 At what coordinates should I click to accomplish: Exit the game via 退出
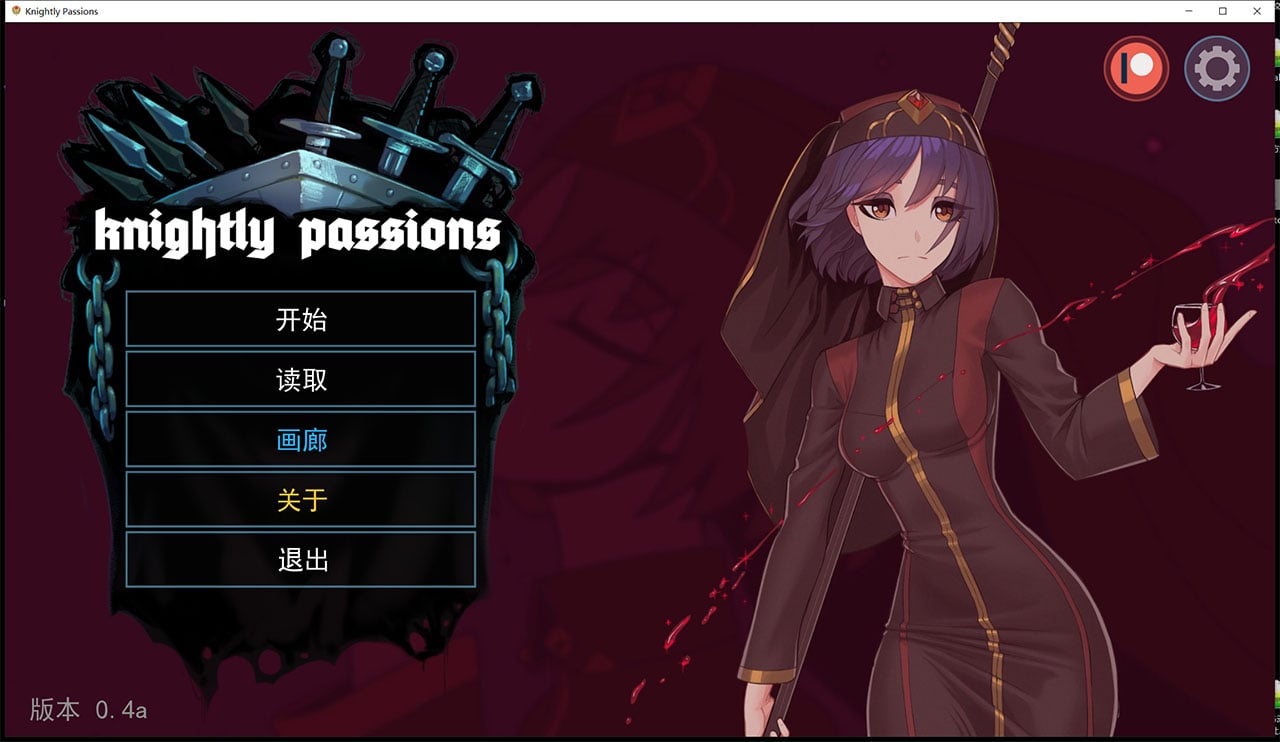tap(300, 559)
